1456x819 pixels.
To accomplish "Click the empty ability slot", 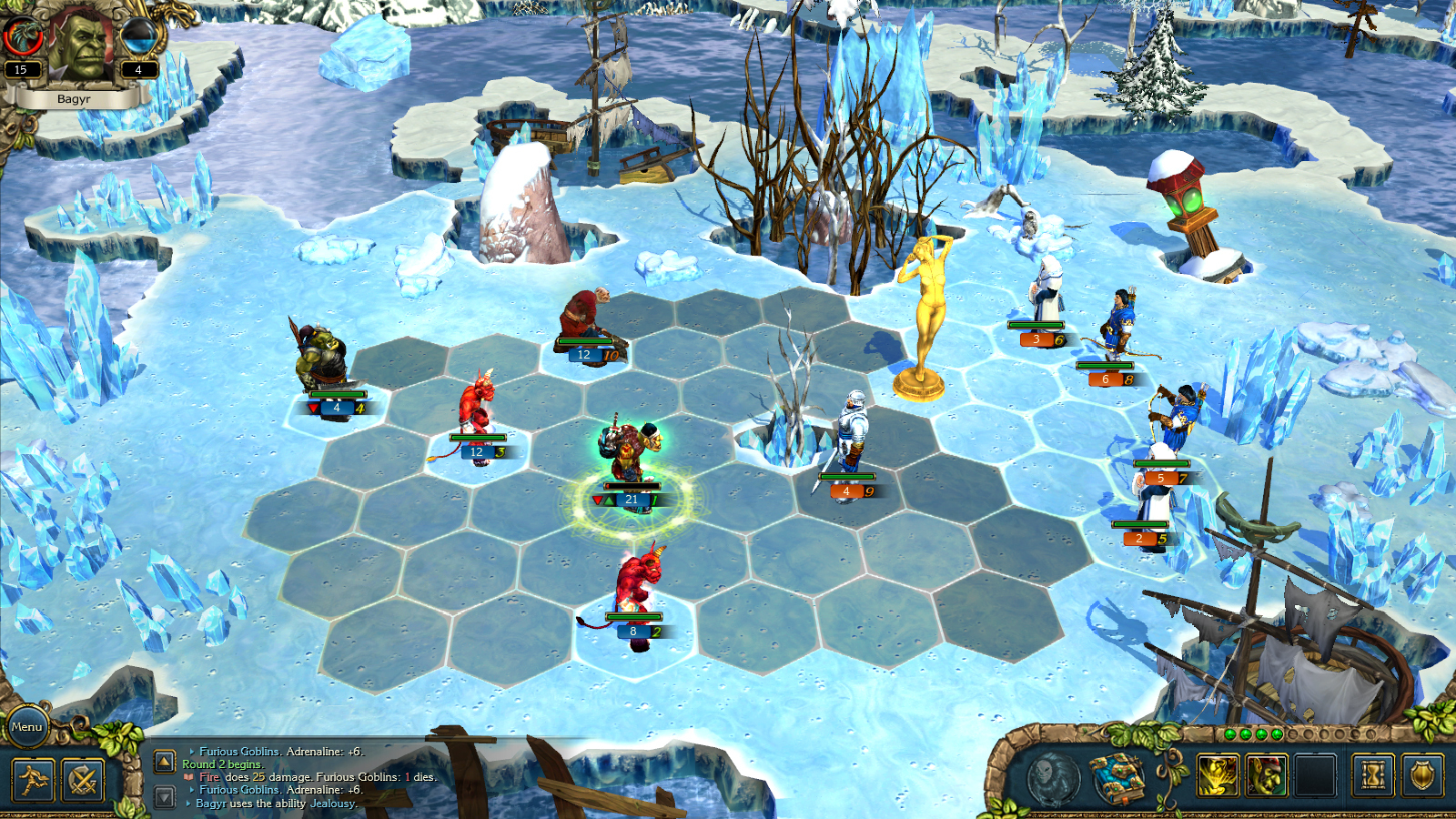I will [x=1314, y=775].
